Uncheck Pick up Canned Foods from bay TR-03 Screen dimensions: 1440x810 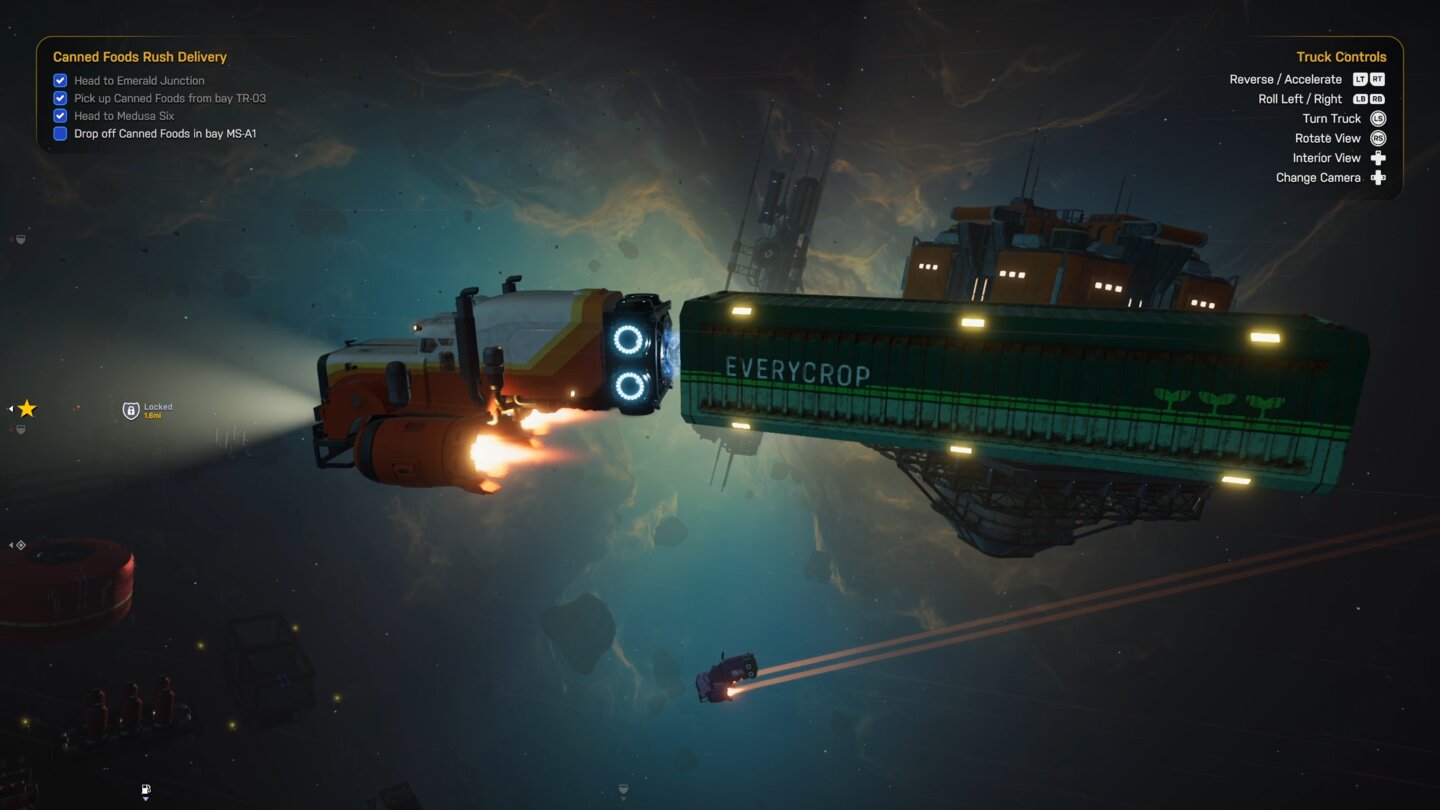[60, 98]
